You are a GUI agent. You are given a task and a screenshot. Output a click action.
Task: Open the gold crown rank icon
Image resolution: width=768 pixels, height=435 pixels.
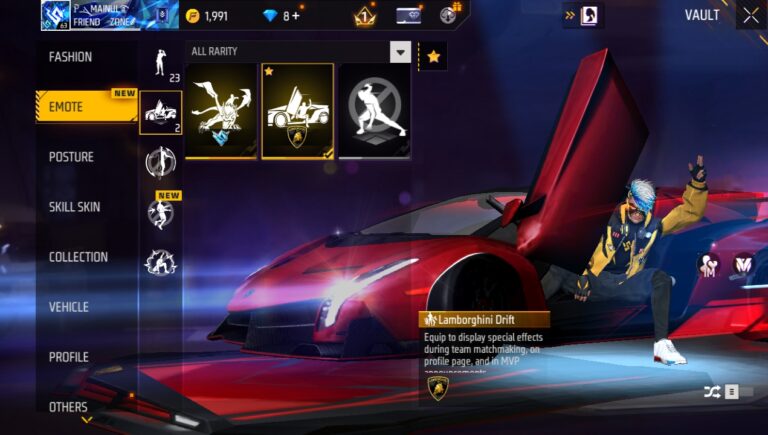364,16
